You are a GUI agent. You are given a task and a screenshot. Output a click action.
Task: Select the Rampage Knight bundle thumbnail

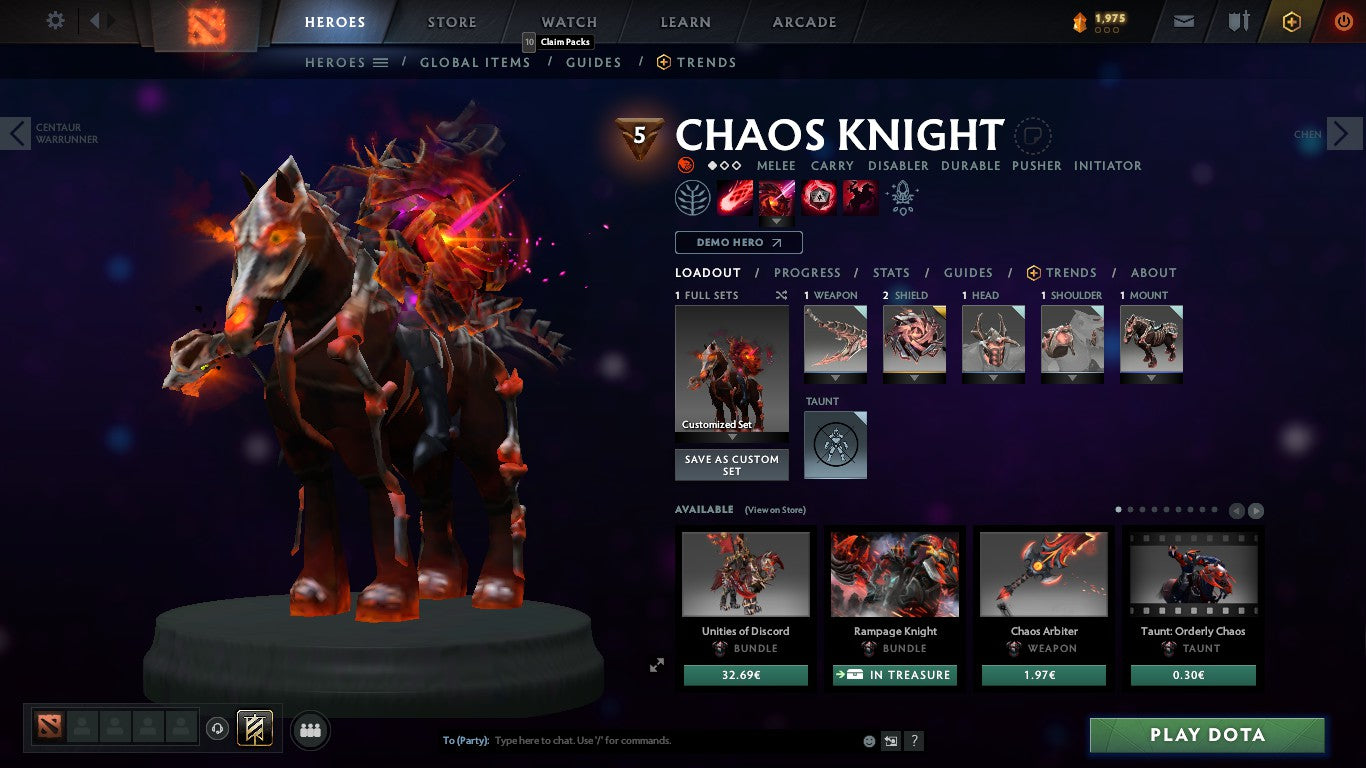[x=894, y=573]
